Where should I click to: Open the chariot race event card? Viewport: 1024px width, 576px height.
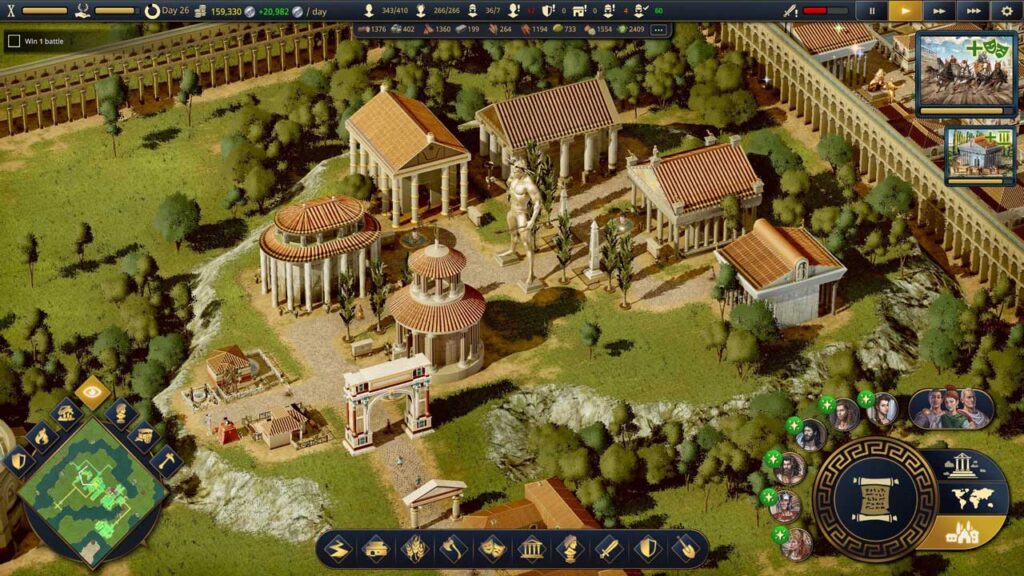pyautogui.click(x=965, y=70)
